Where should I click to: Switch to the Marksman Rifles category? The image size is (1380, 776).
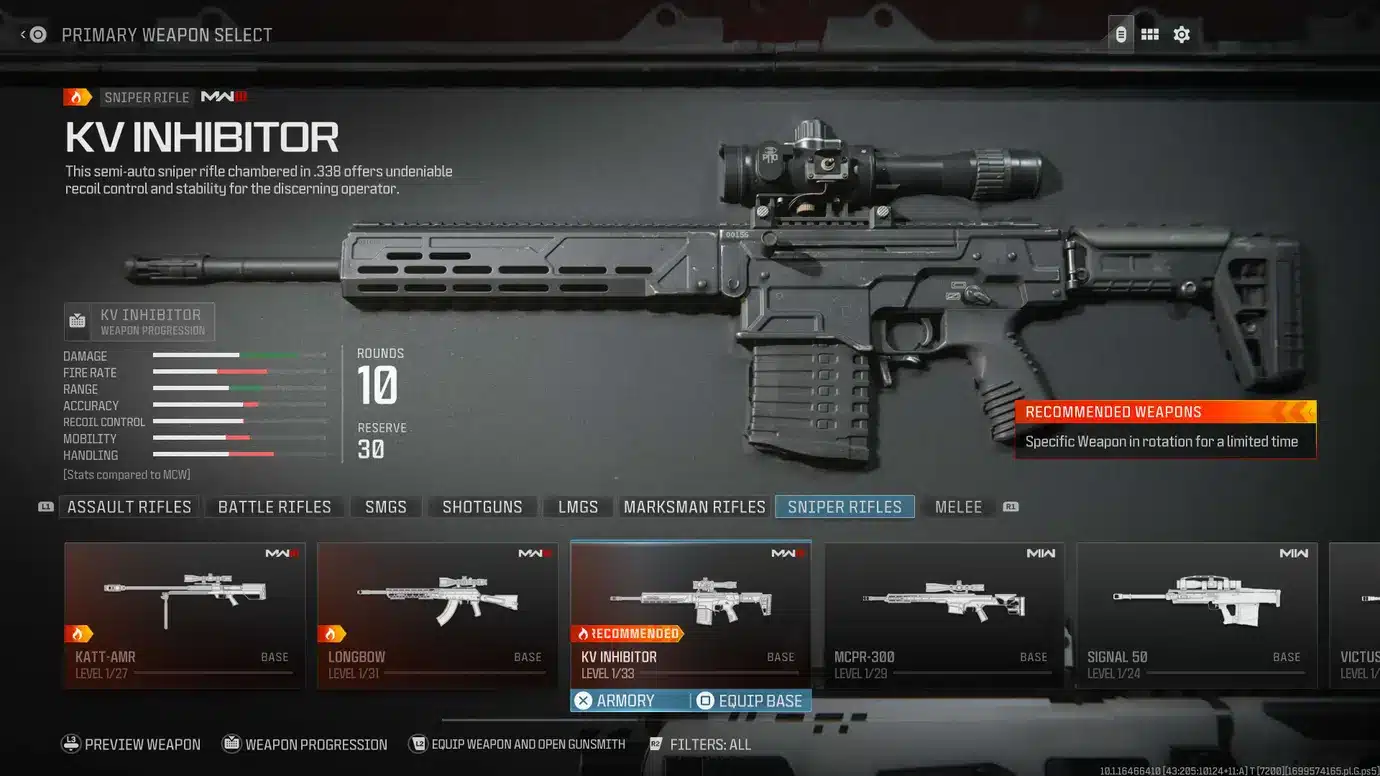click(x=694, y=506)
